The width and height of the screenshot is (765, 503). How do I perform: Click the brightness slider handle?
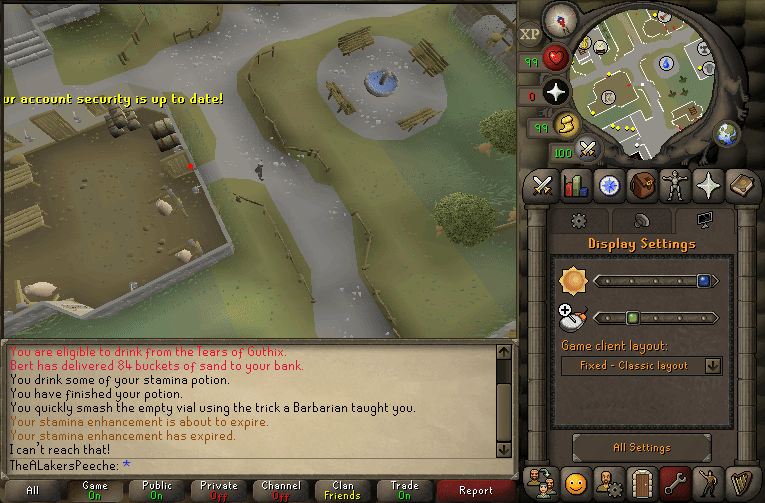point(703,281)
